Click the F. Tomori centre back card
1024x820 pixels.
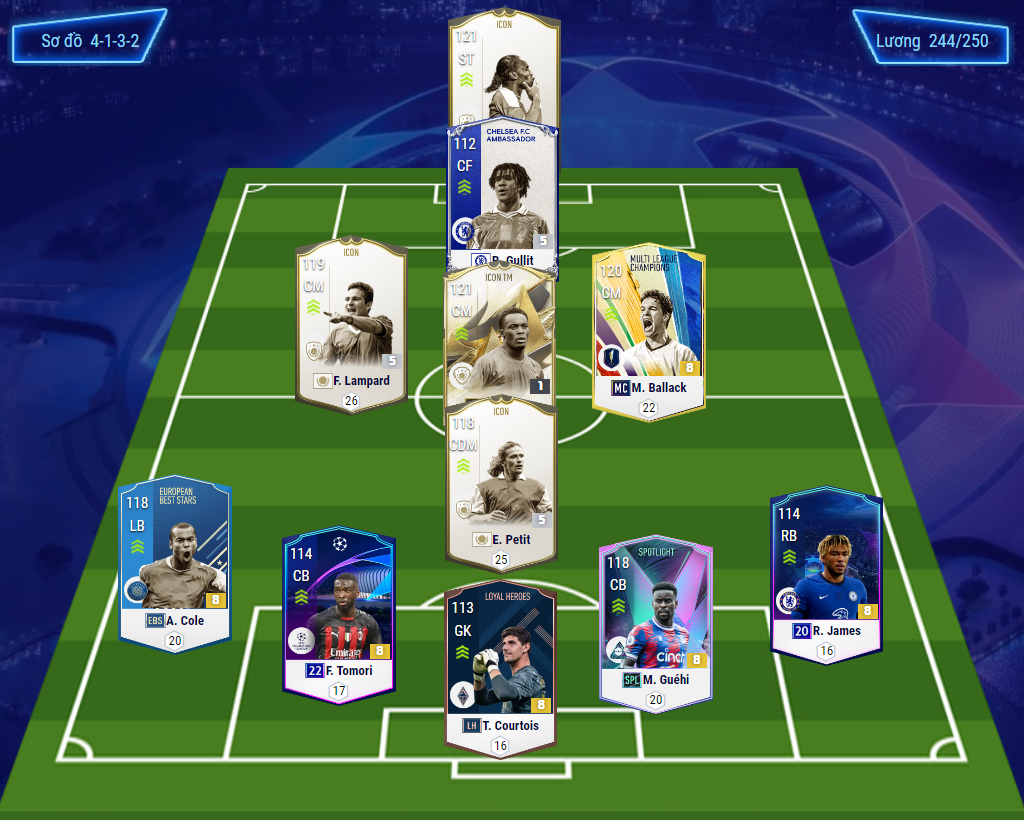point(339,610)
